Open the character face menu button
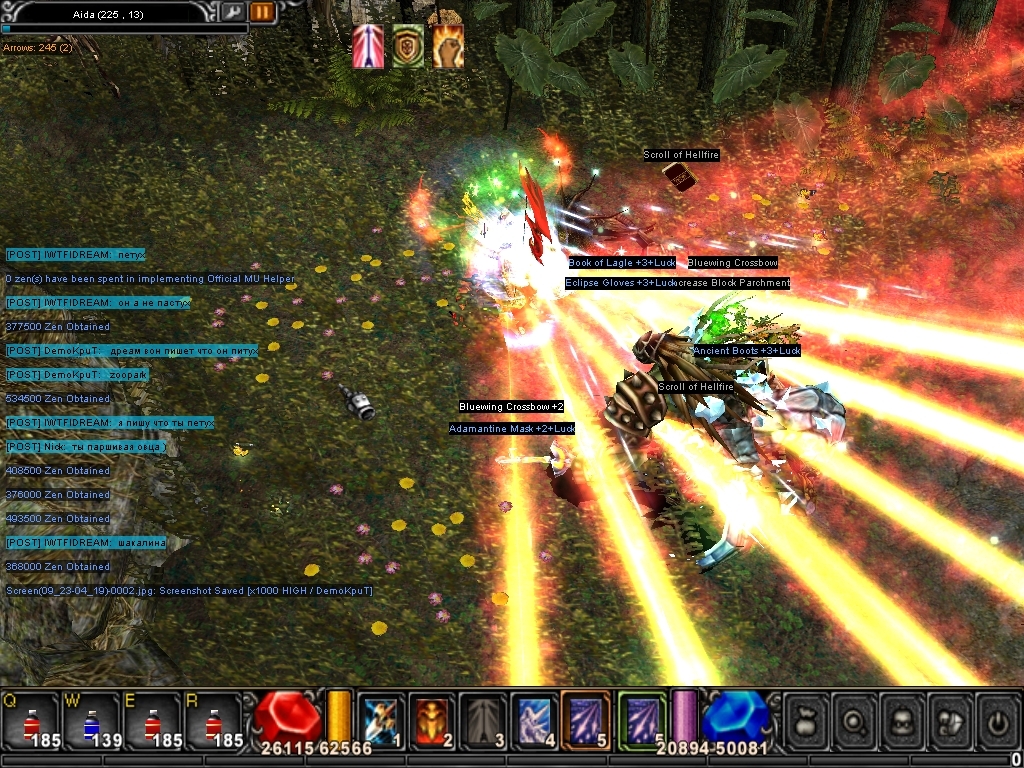The width and height of the screenshot is (1024, 768). pyautogui.click(x=902, y=718)
